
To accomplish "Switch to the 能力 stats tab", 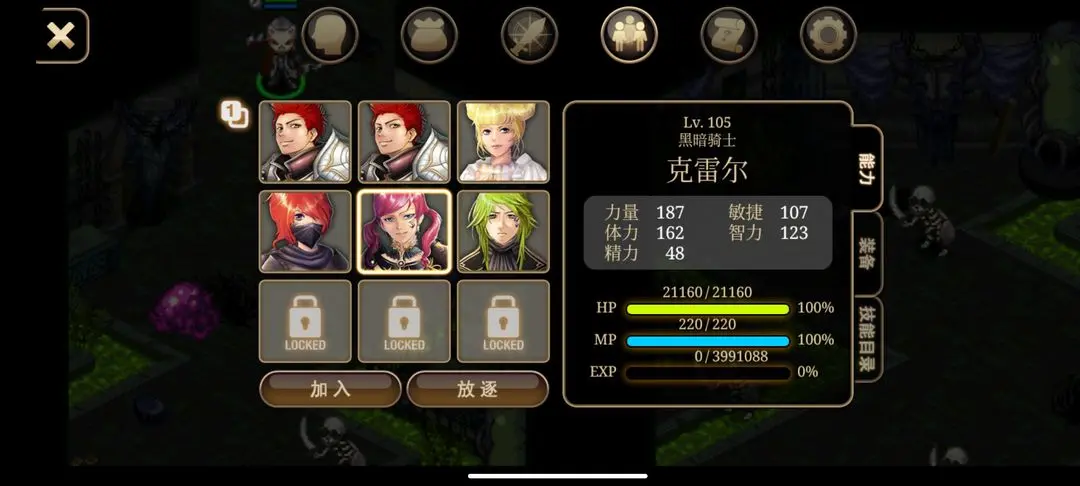I will click(x=867, y=169).
